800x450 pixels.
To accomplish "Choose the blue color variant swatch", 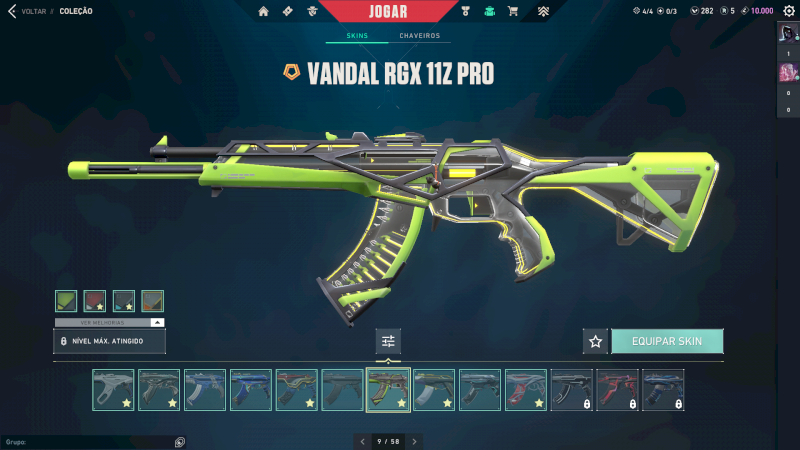I will coord(124,301).
